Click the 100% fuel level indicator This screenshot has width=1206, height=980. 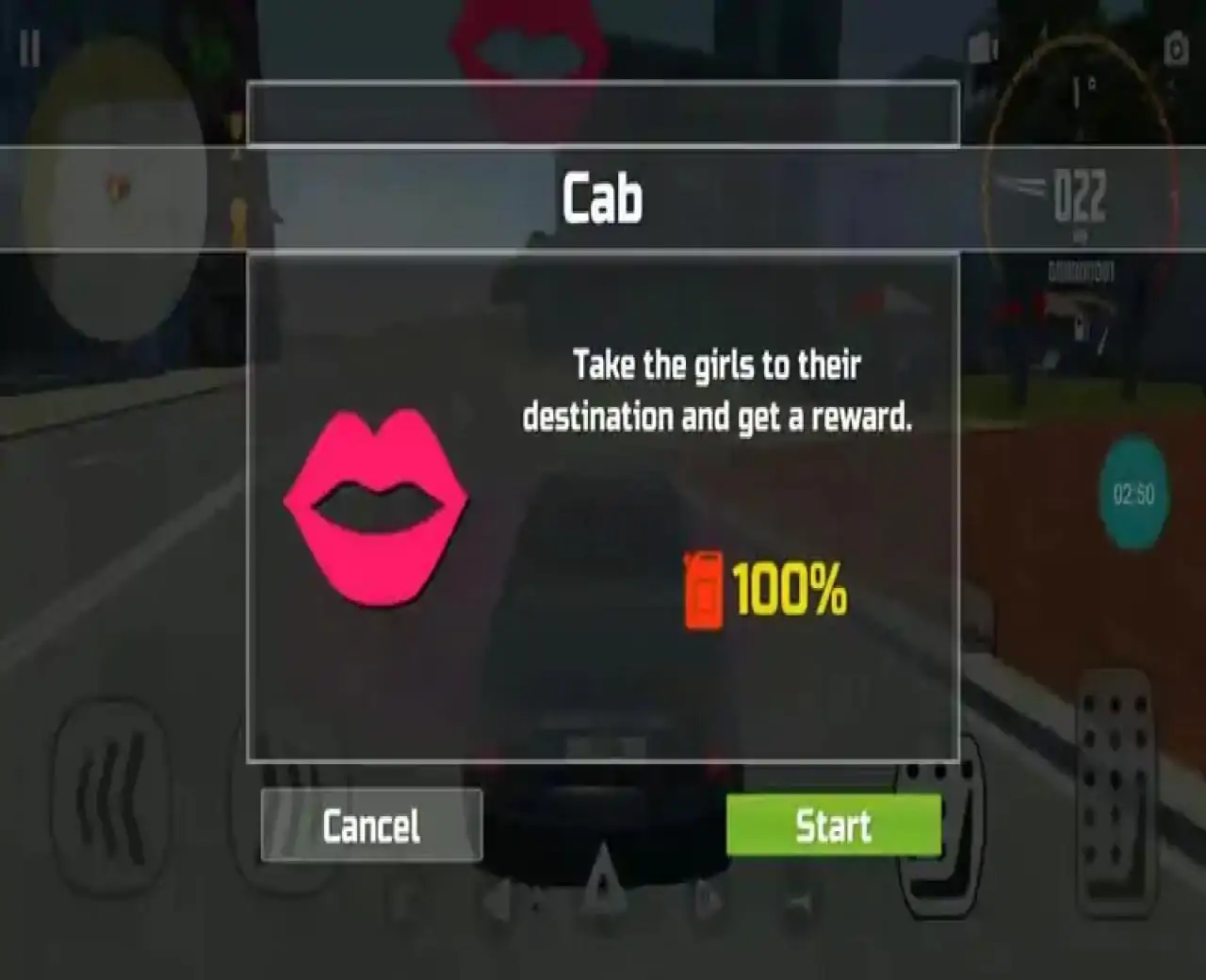point(790,589)
